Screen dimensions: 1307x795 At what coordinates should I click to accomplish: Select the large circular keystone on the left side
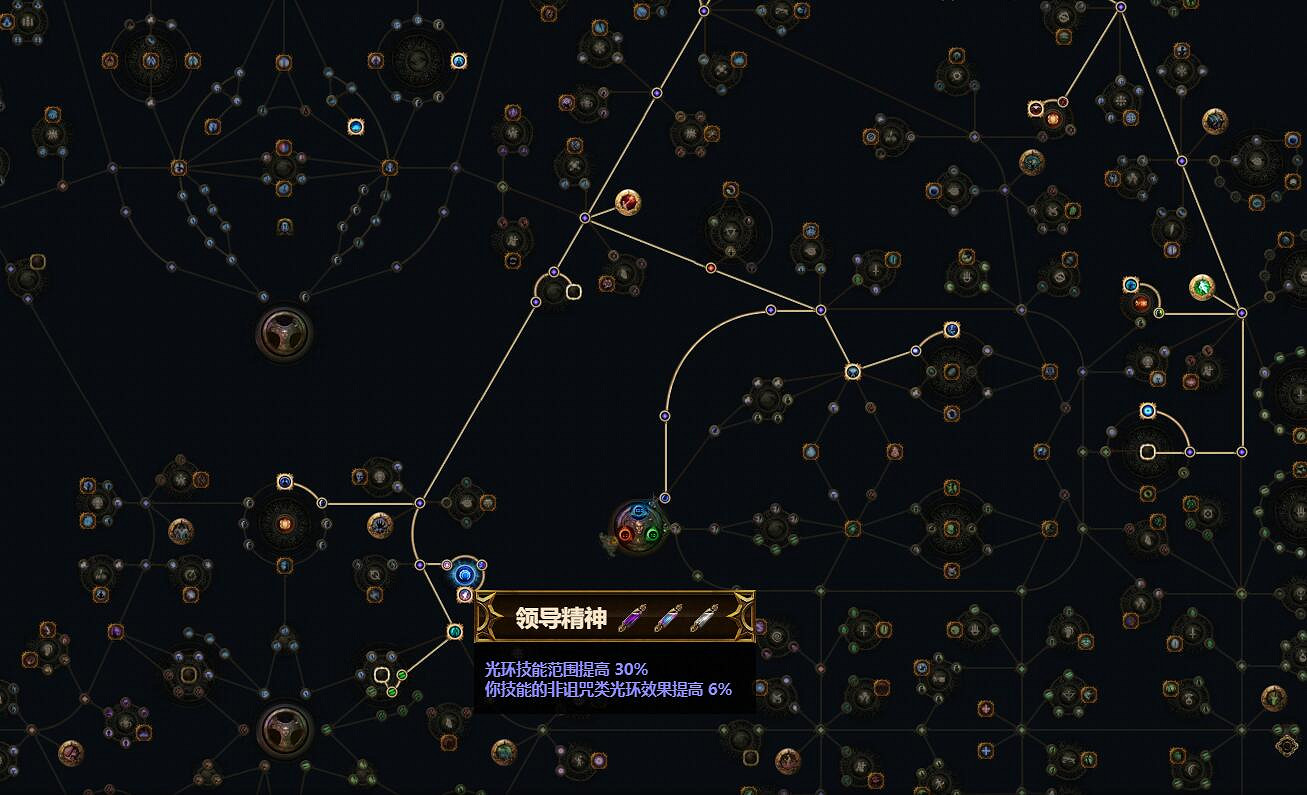(x=285, y=334)
